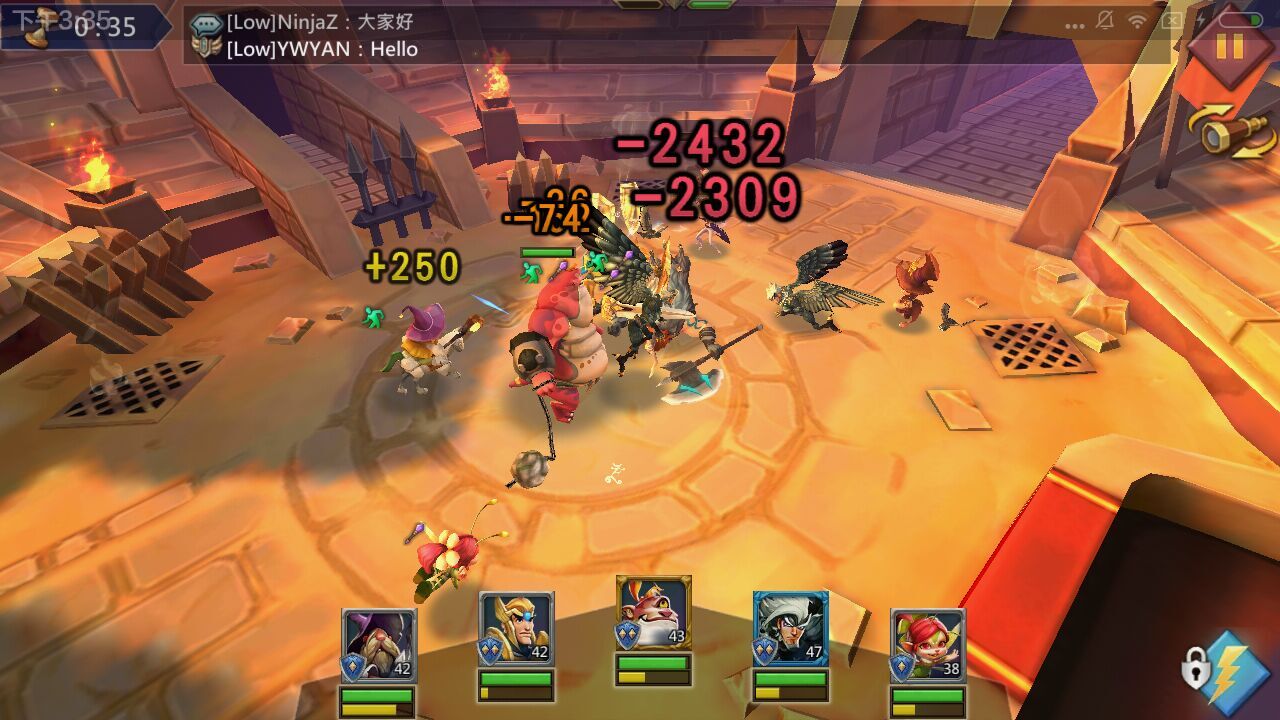Select the white-haired level 47 hero portrait
Viewport: 1280px width, 720px height.
click(790, 629)
